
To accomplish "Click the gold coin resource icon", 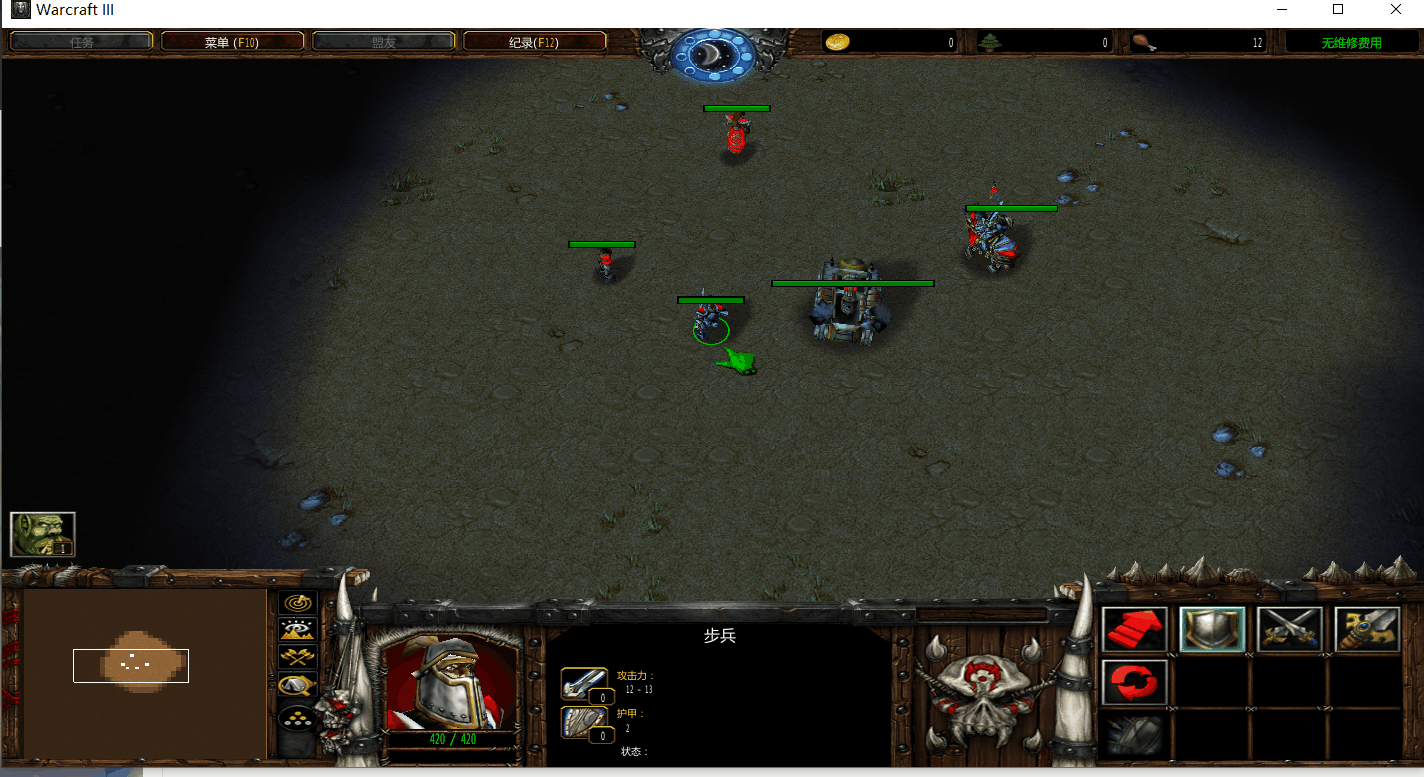I will click(x=836, y=41).
